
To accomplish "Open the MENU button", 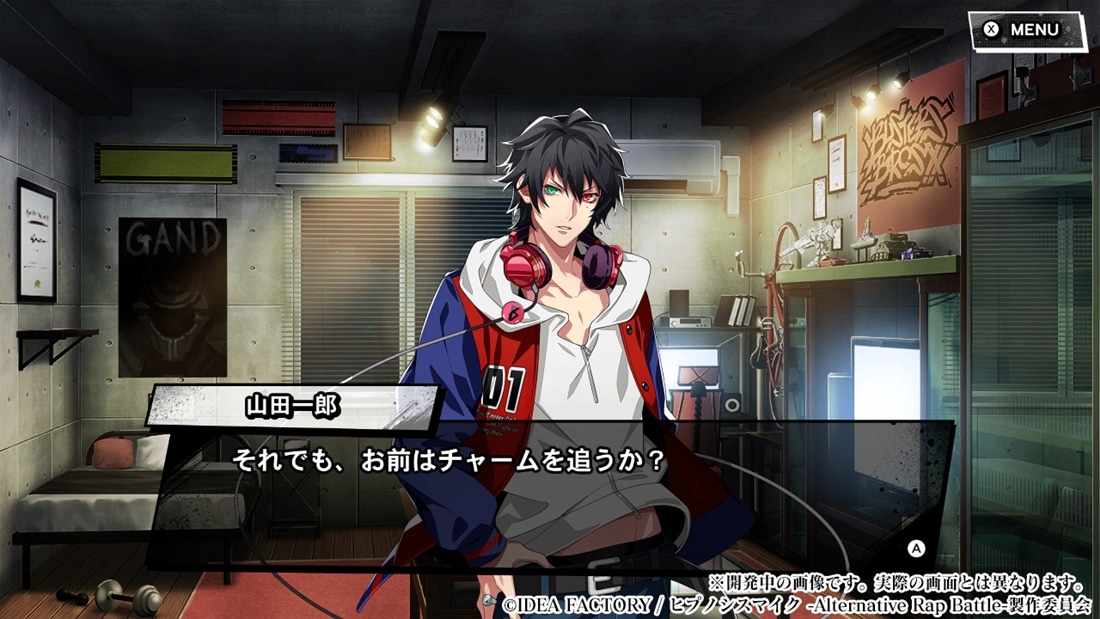I will tap(1025, 30).
